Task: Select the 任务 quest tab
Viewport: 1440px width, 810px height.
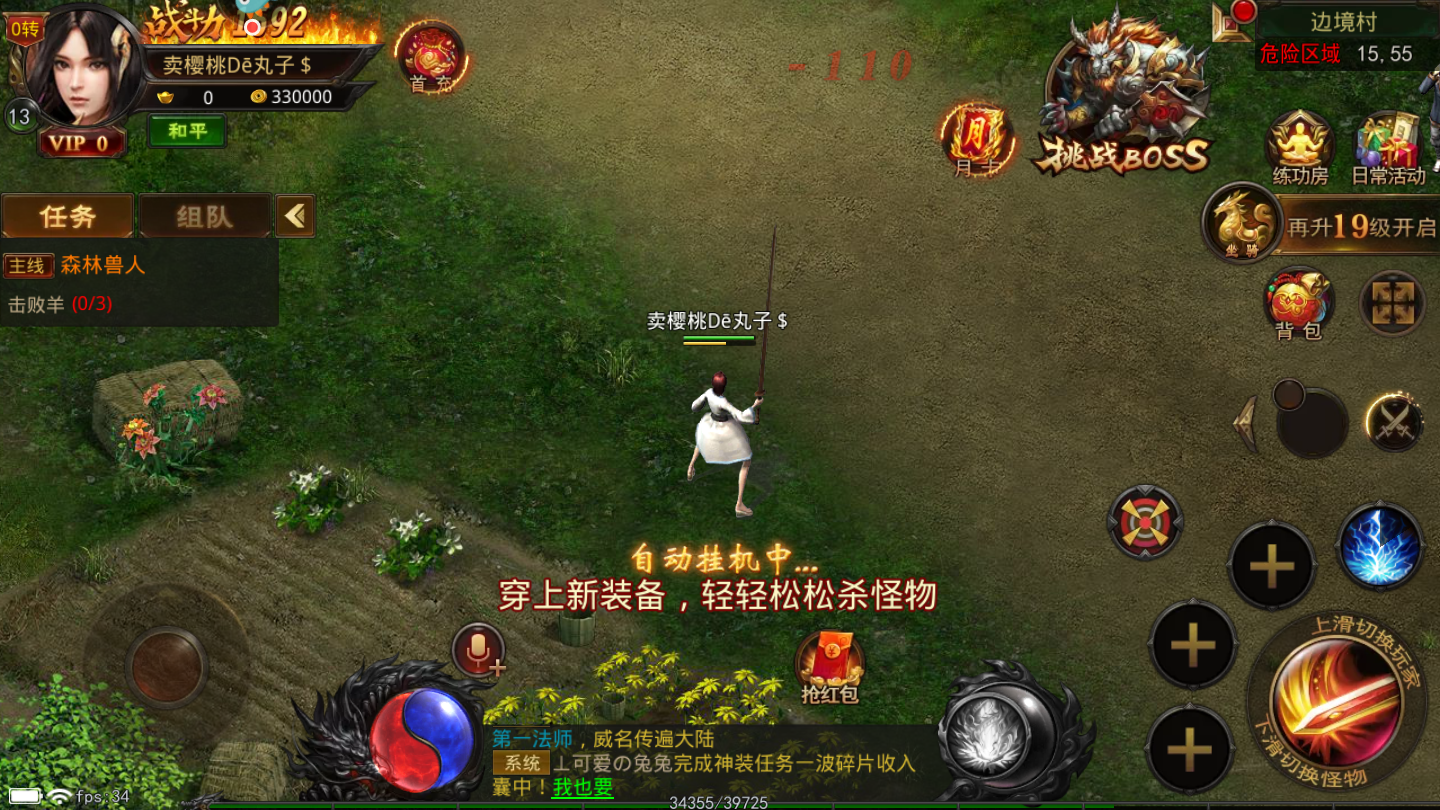Action: (x=67, y=214)
